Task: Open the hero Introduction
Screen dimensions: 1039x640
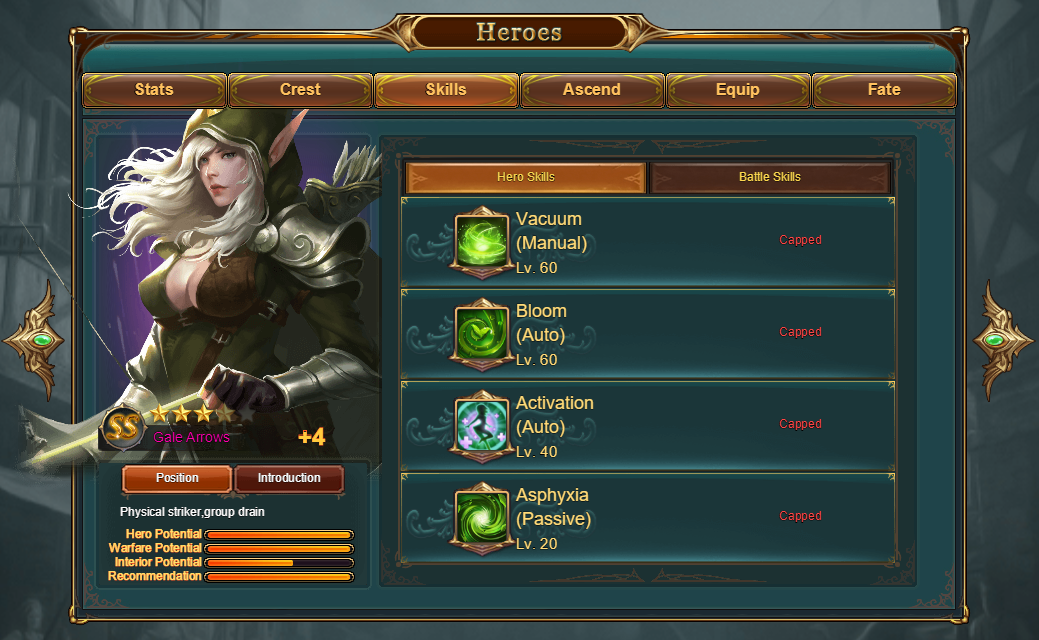Action: coord(289,478)
